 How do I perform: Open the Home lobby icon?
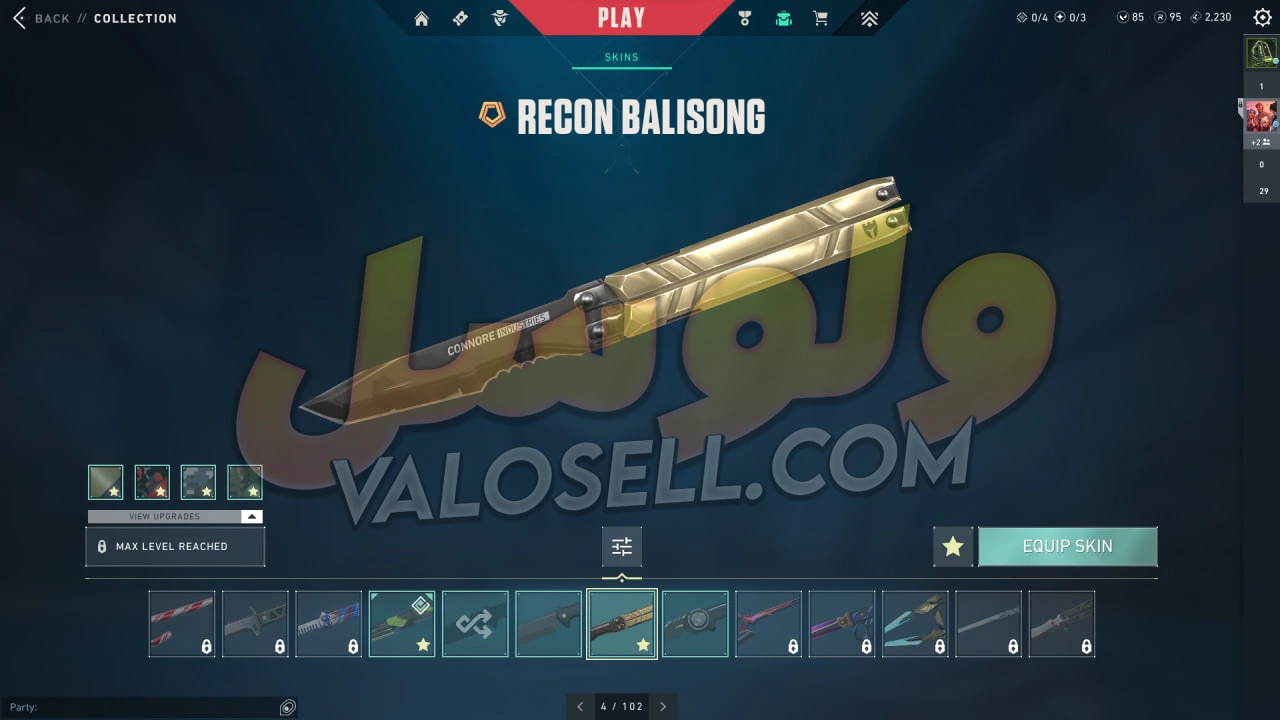(x=421, y=18)
